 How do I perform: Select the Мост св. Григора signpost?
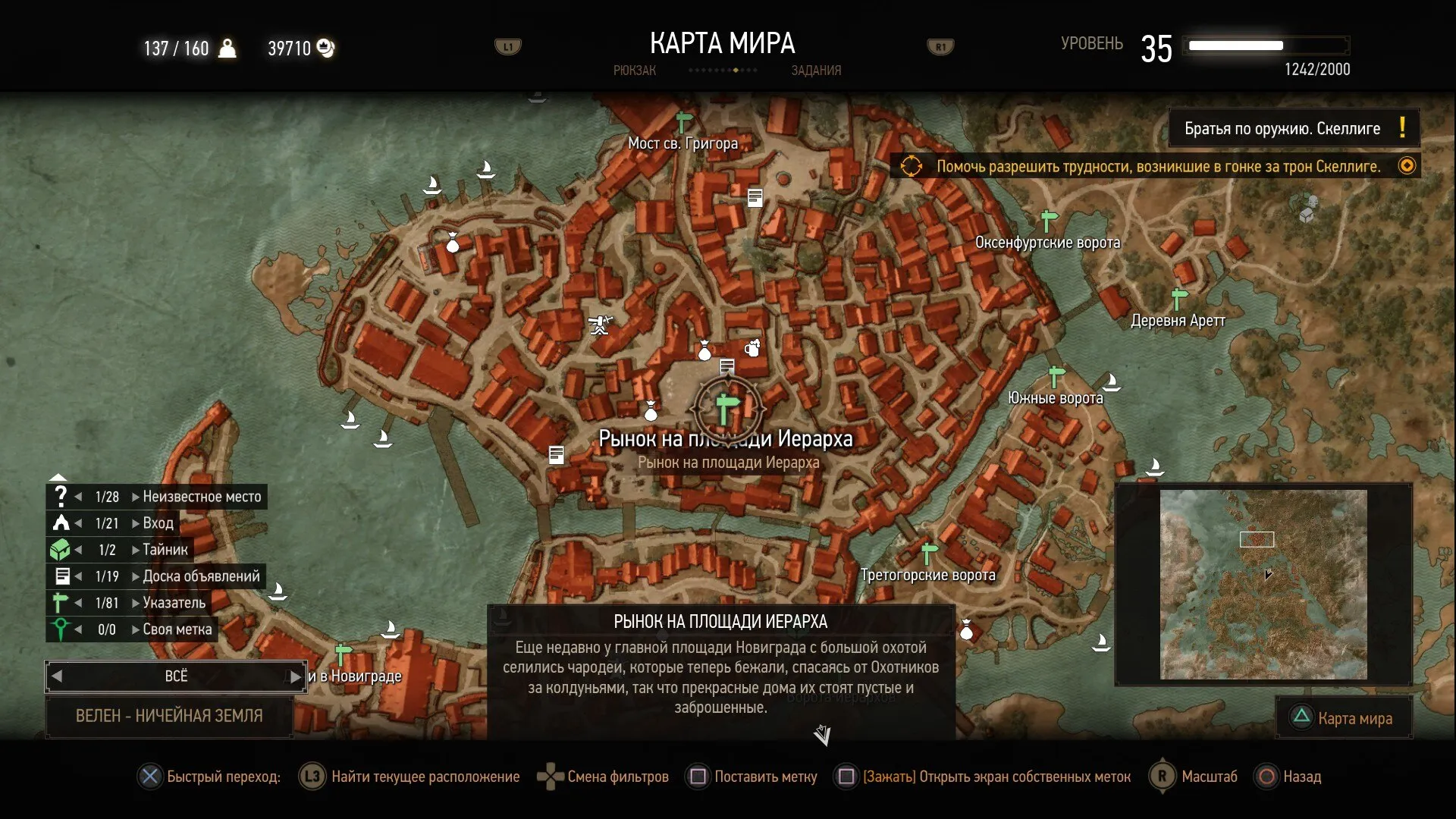(684, 122)
